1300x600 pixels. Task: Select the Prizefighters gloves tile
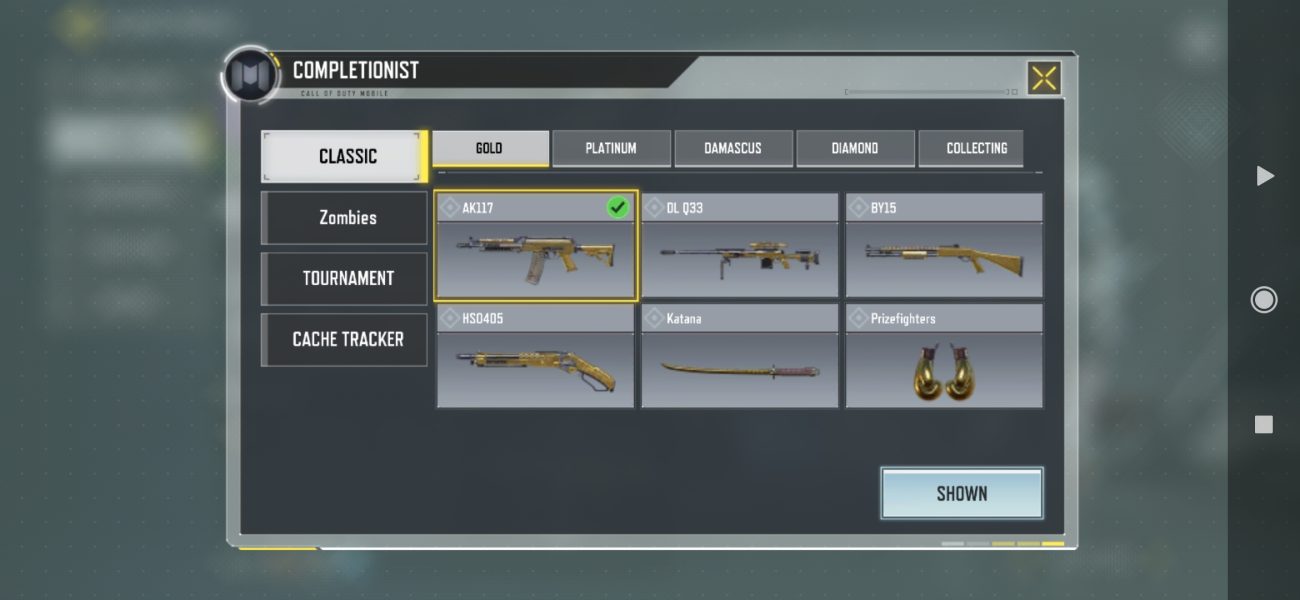[944, 357]
